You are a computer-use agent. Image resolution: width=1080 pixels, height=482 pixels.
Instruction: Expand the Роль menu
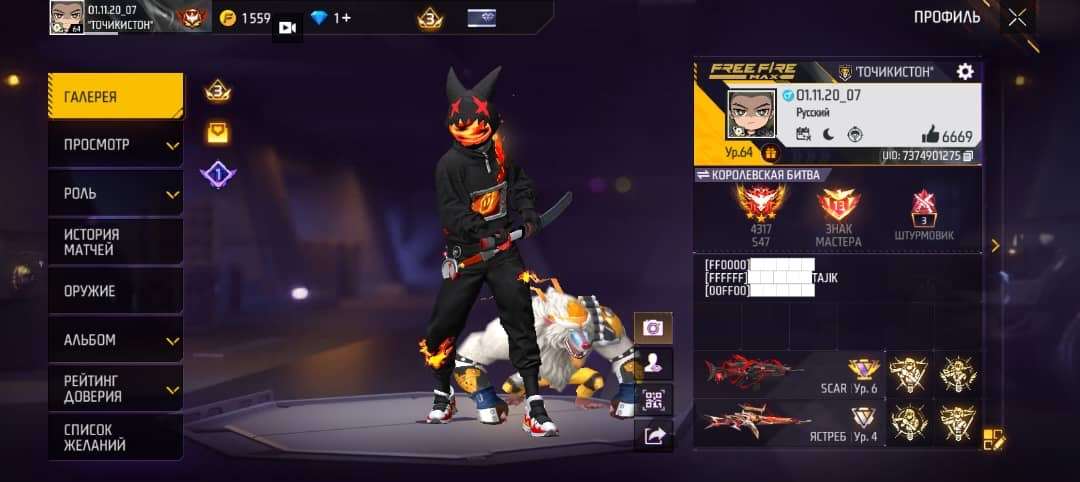pyautogui.click(x=115, y=193)
